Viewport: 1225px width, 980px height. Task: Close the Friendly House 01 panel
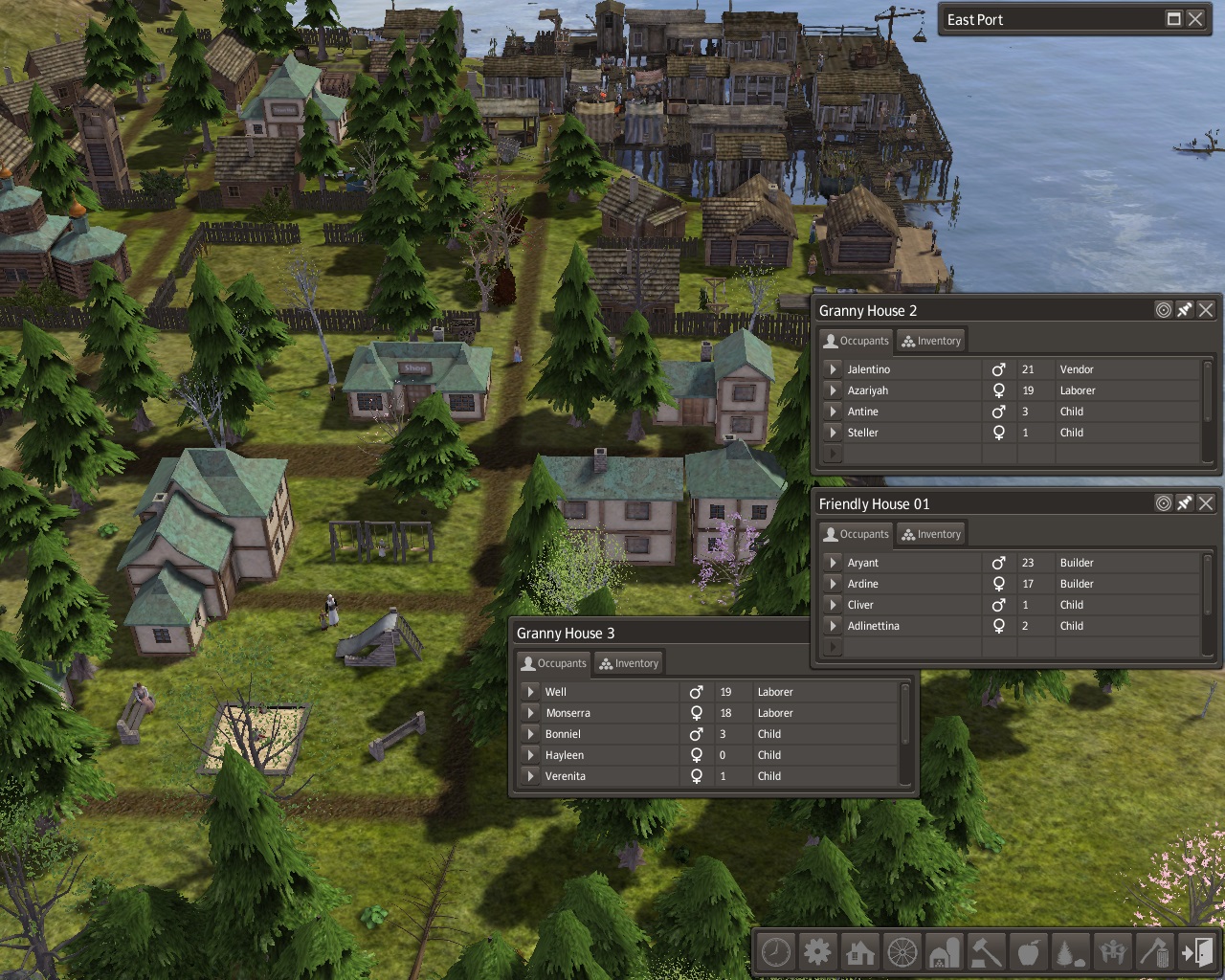(1206, 503)
